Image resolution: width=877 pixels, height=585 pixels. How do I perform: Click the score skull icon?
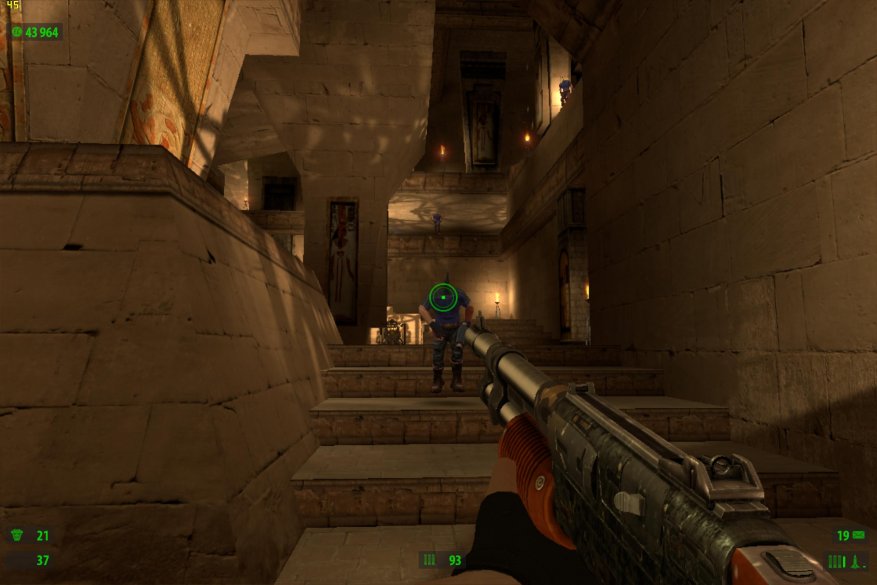(17, 32)
